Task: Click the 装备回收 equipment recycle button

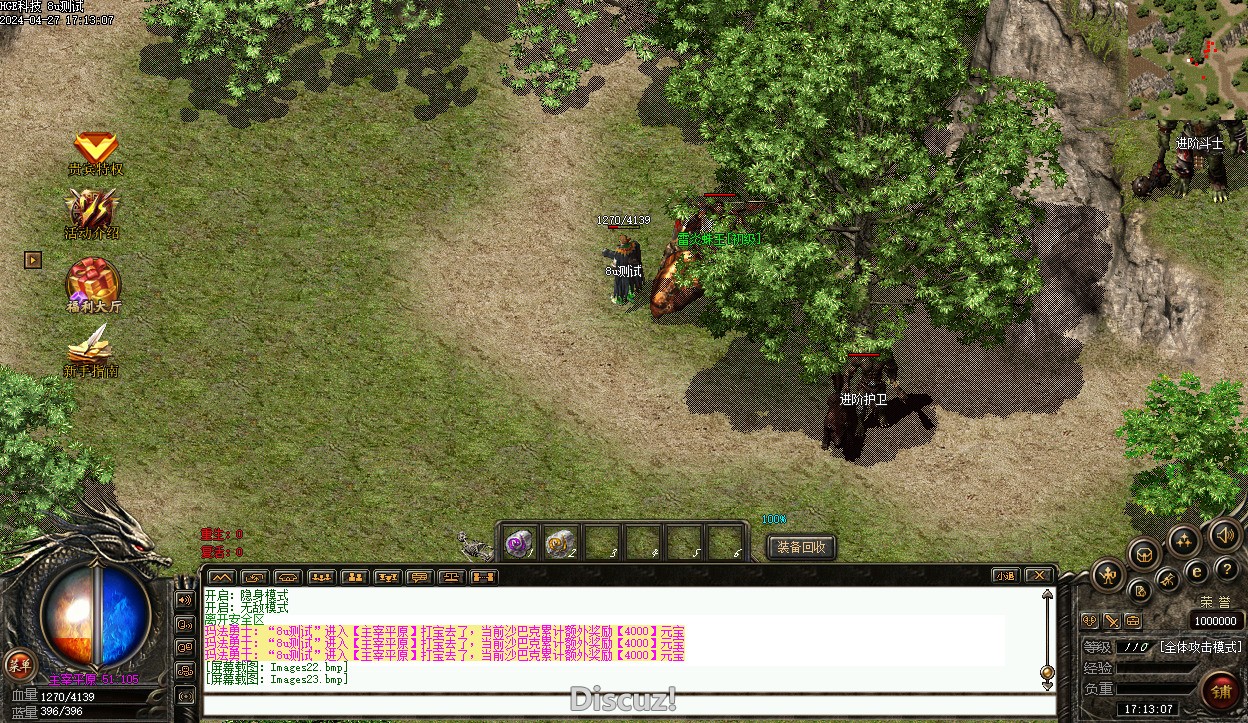Action: click(x=801, y=547)
